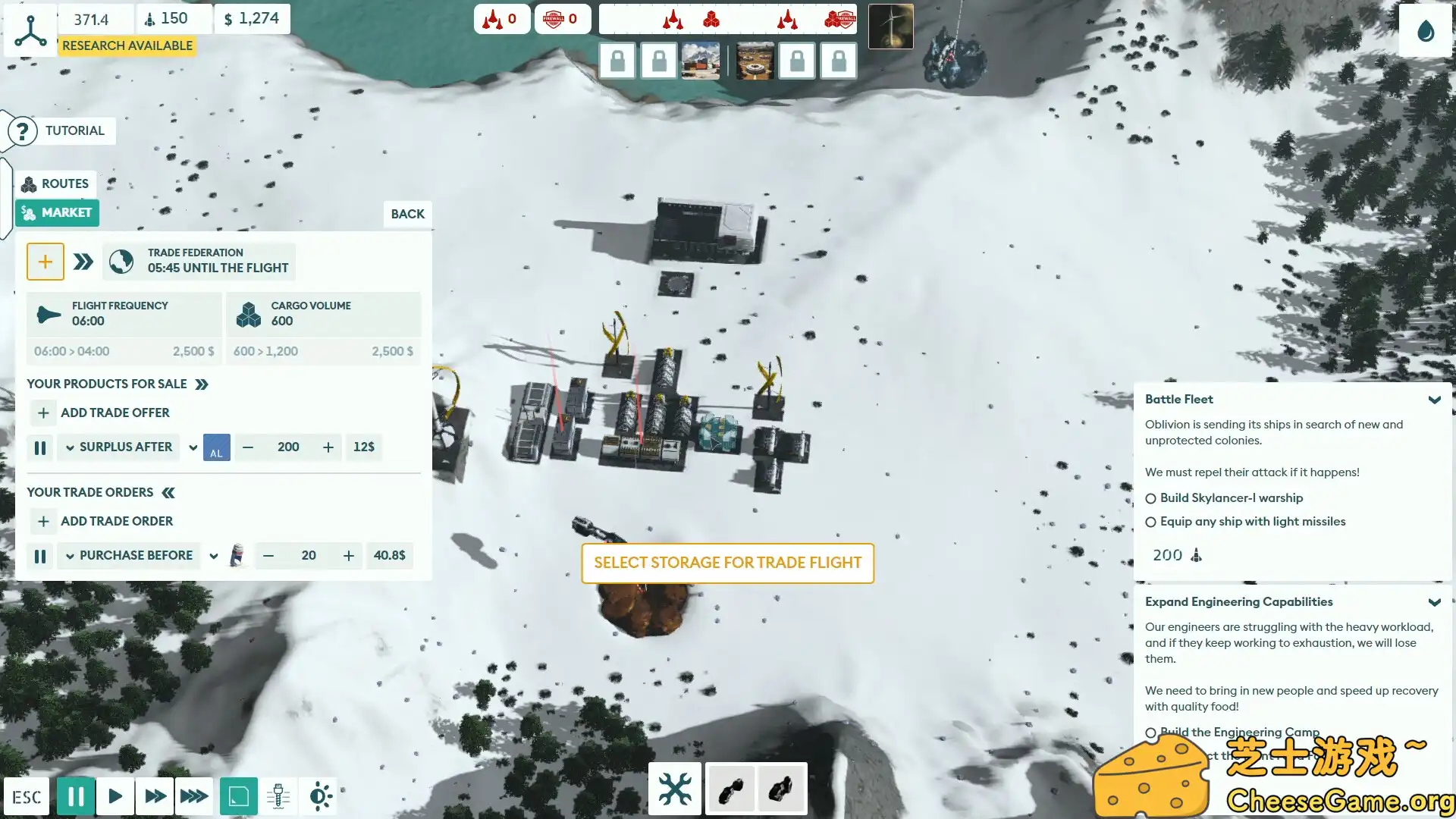Open the research tree icon top left
Image resolution: width=1456 pixels, height=819 pixels.
coord(30,30)
